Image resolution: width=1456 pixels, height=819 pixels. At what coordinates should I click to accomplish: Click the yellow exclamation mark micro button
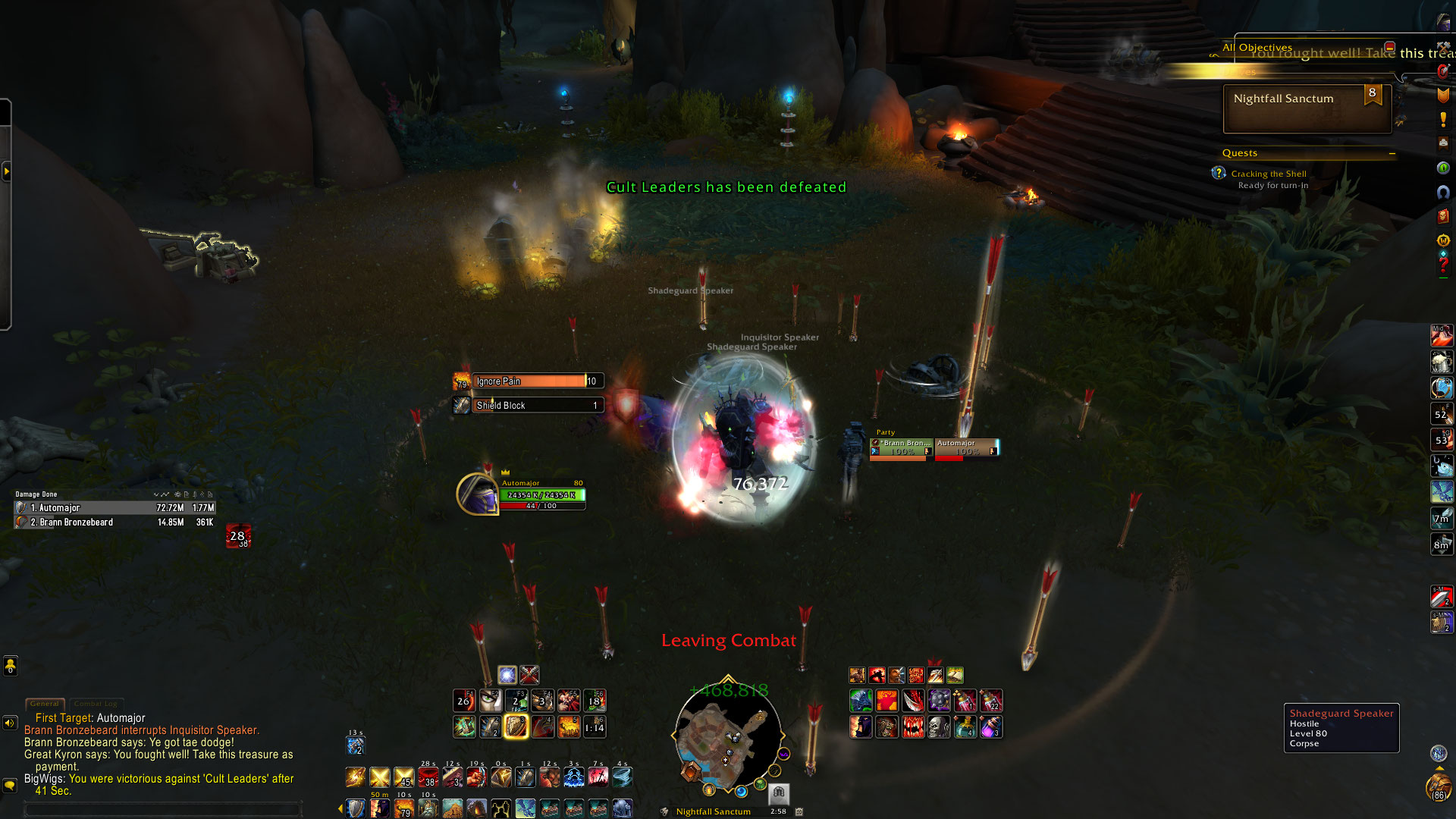pyautogui.click(x=1443, y=119)
